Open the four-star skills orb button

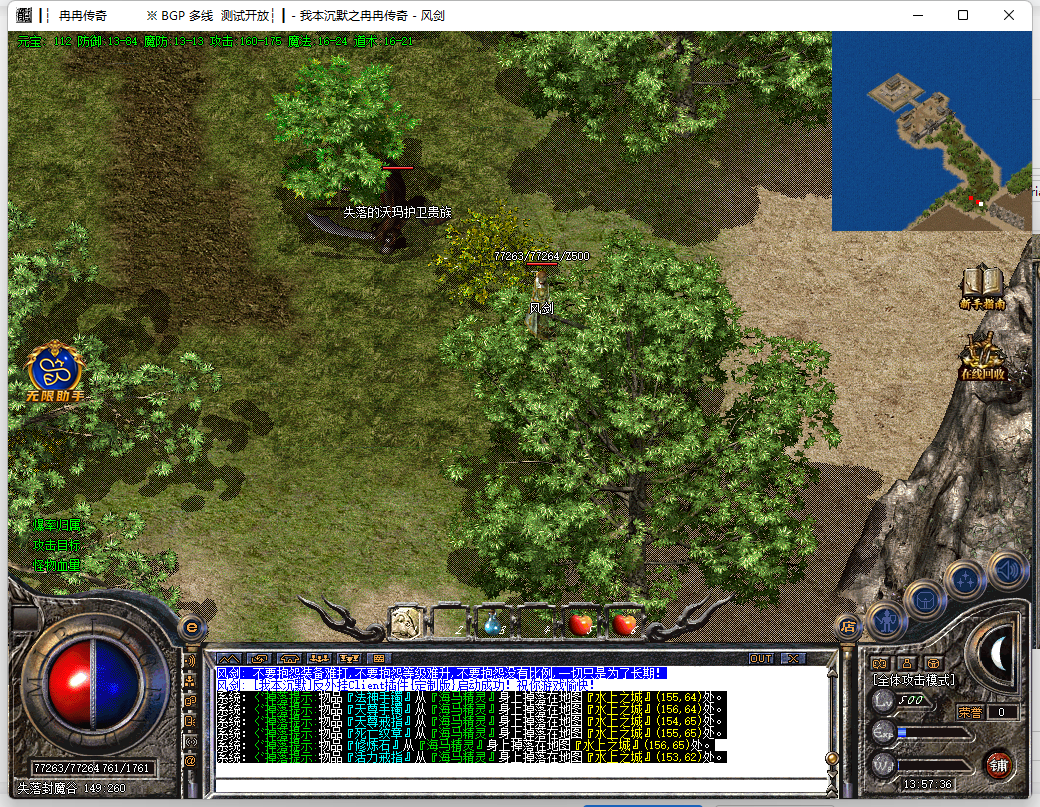(966, 578)
